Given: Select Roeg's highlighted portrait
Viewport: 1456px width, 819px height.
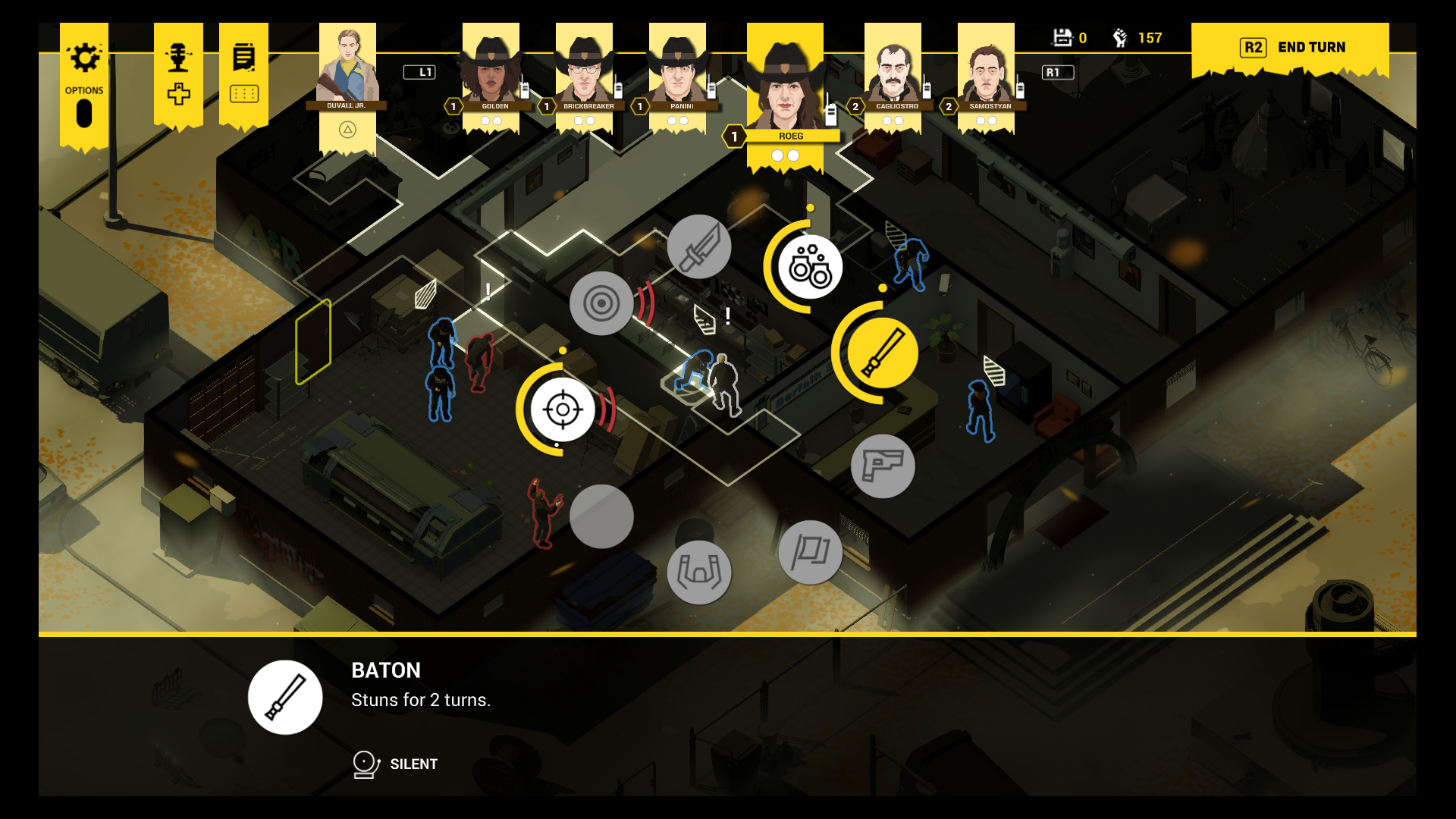Looking at the screenshot, I should 785,87.
